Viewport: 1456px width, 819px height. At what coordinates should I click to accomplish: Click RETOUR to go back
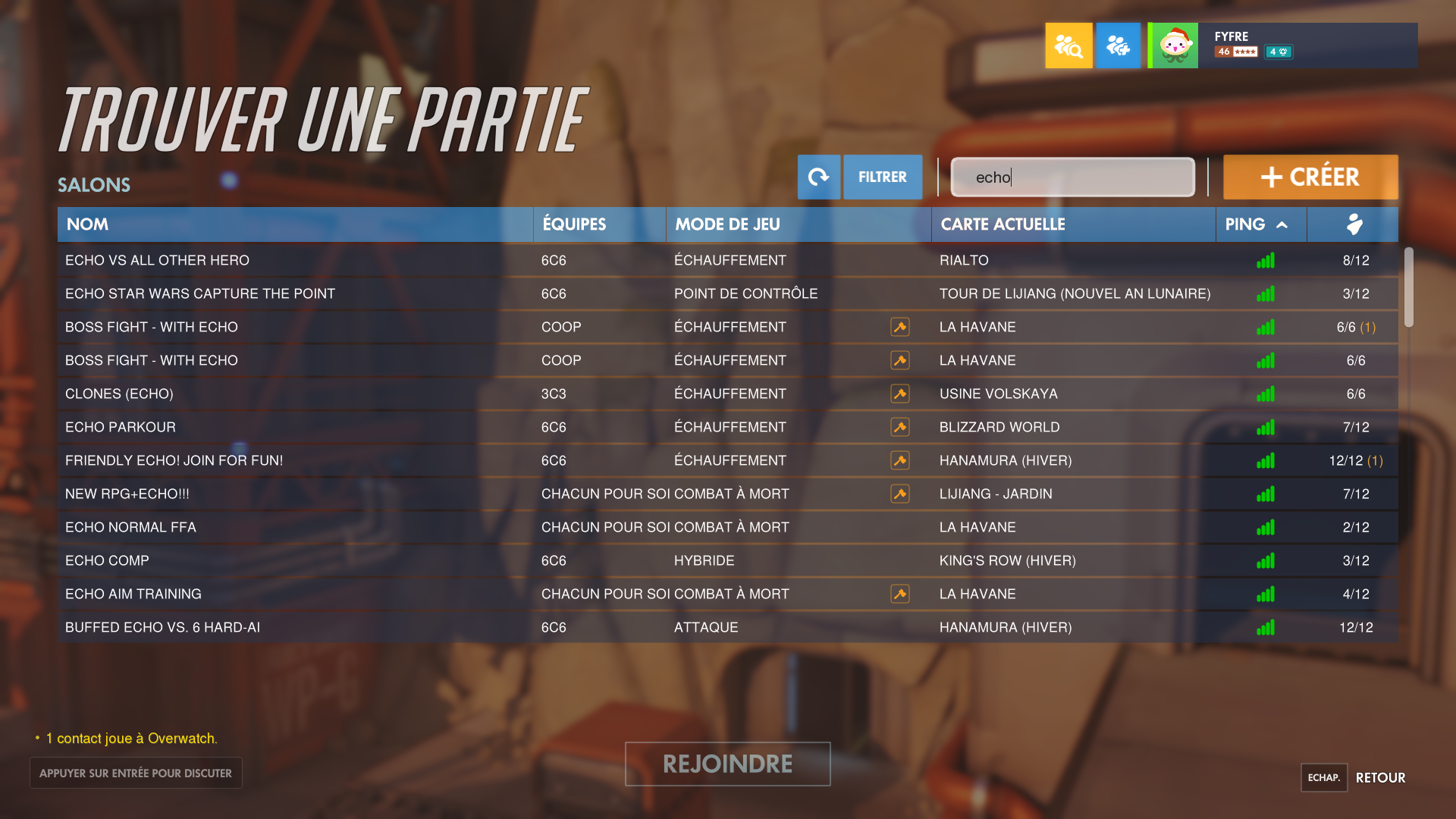point(1380,777)
